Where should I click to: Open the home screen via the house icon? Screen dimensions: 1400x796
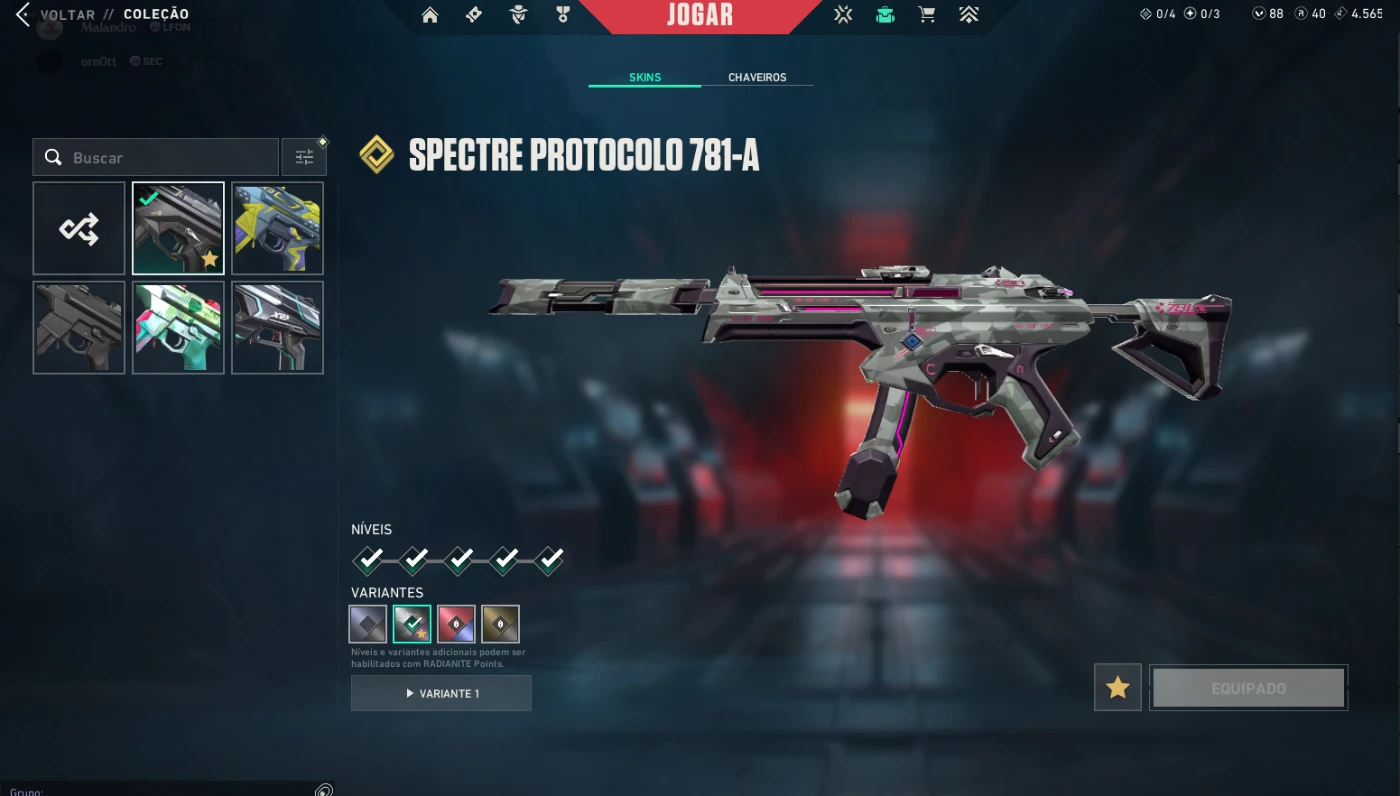point(430,15)
